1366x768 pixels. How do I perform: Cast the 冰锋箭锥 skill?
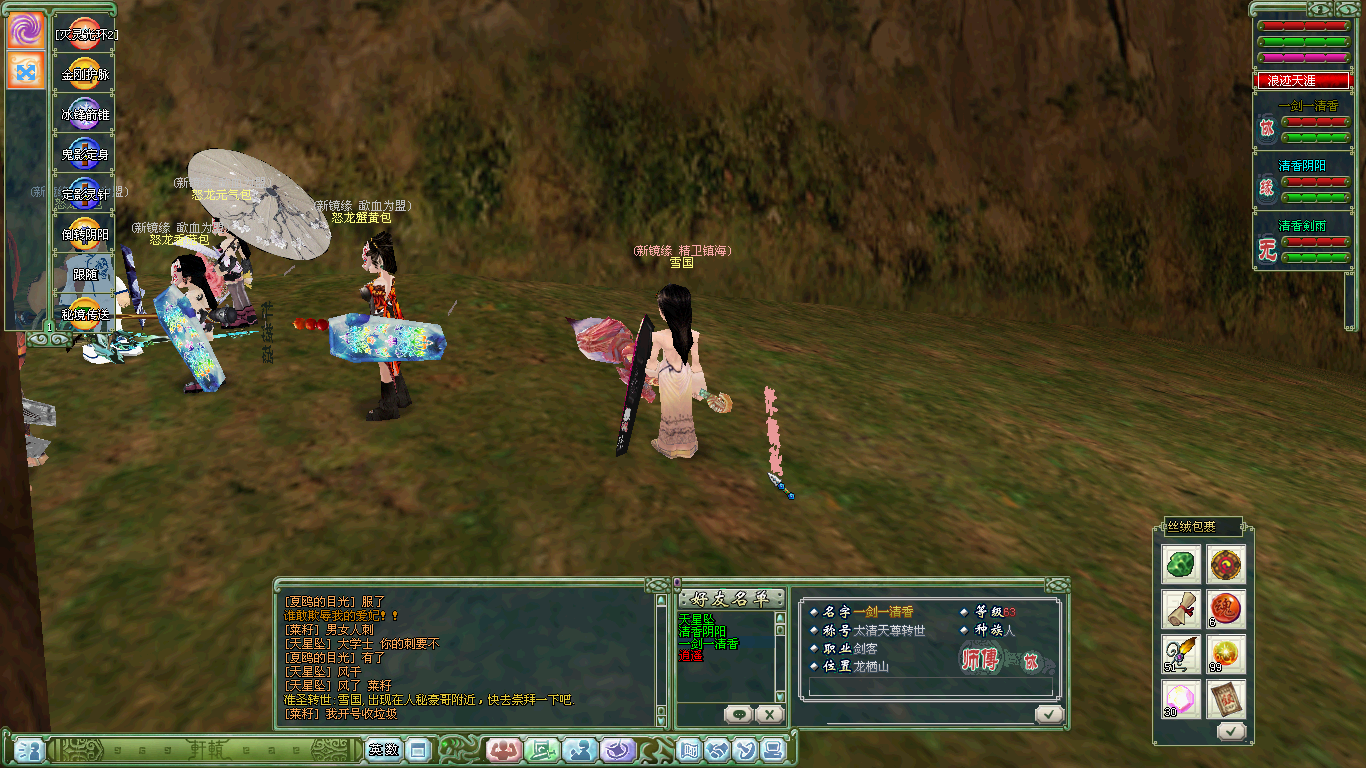pos(85,114)
